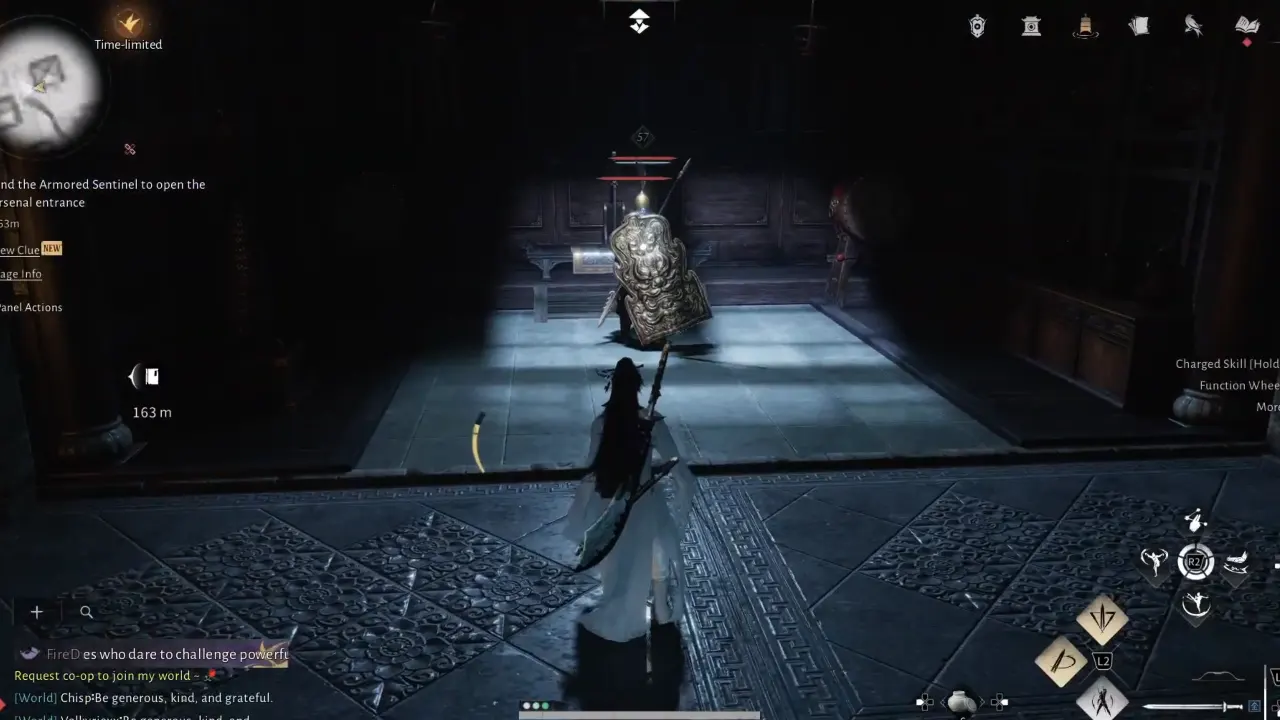The image size is (1280, 720).
Task: Open the book icon with red notification
Action: pos(1246,26)
